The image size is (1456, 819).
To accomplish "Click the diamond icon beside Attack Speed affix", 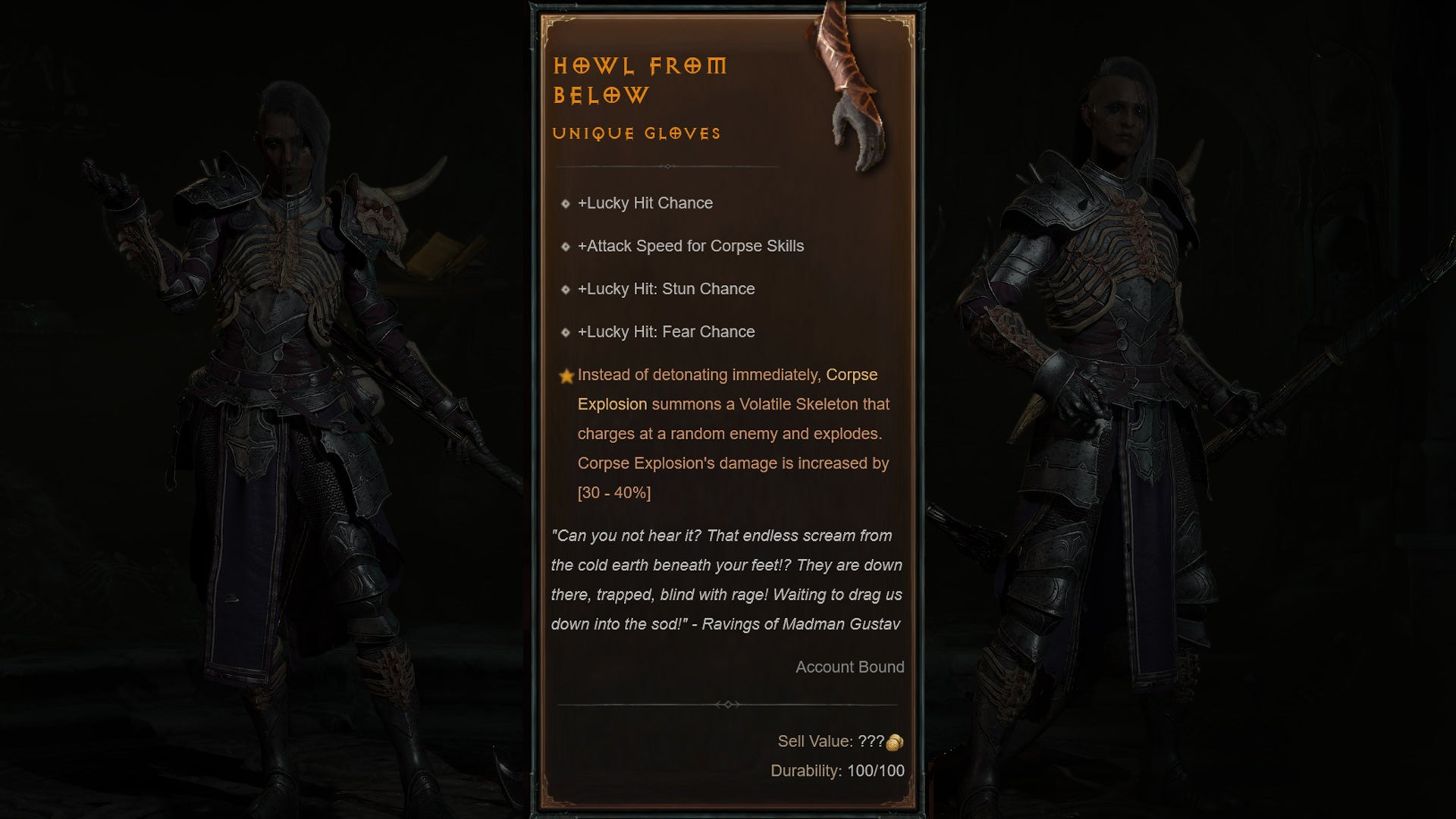I will click(x=565, y=246).
